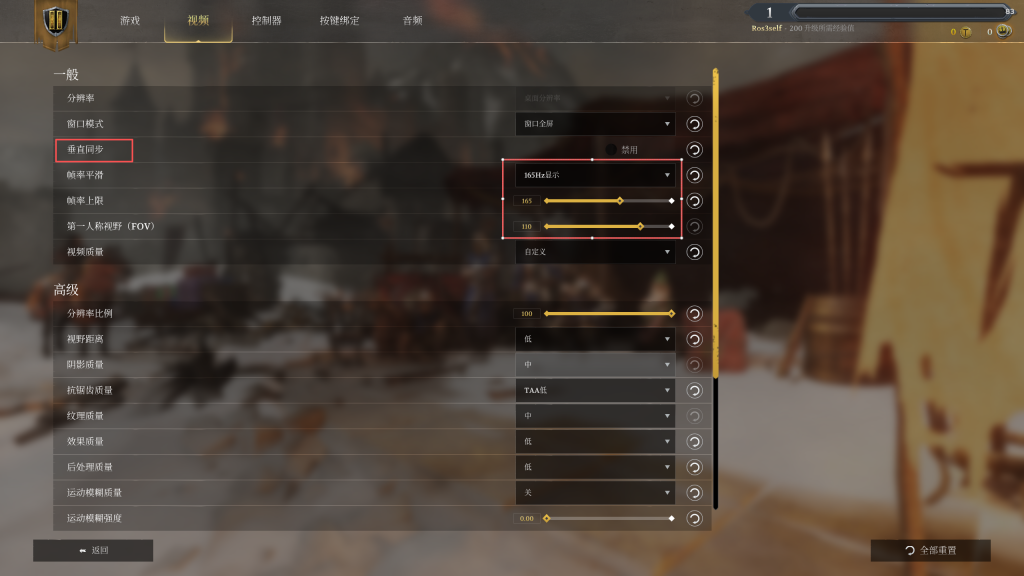This screenshot has height=576, width=1024.
Task: Open the 窗口模式 dropdown
Action: coord(595,124)
